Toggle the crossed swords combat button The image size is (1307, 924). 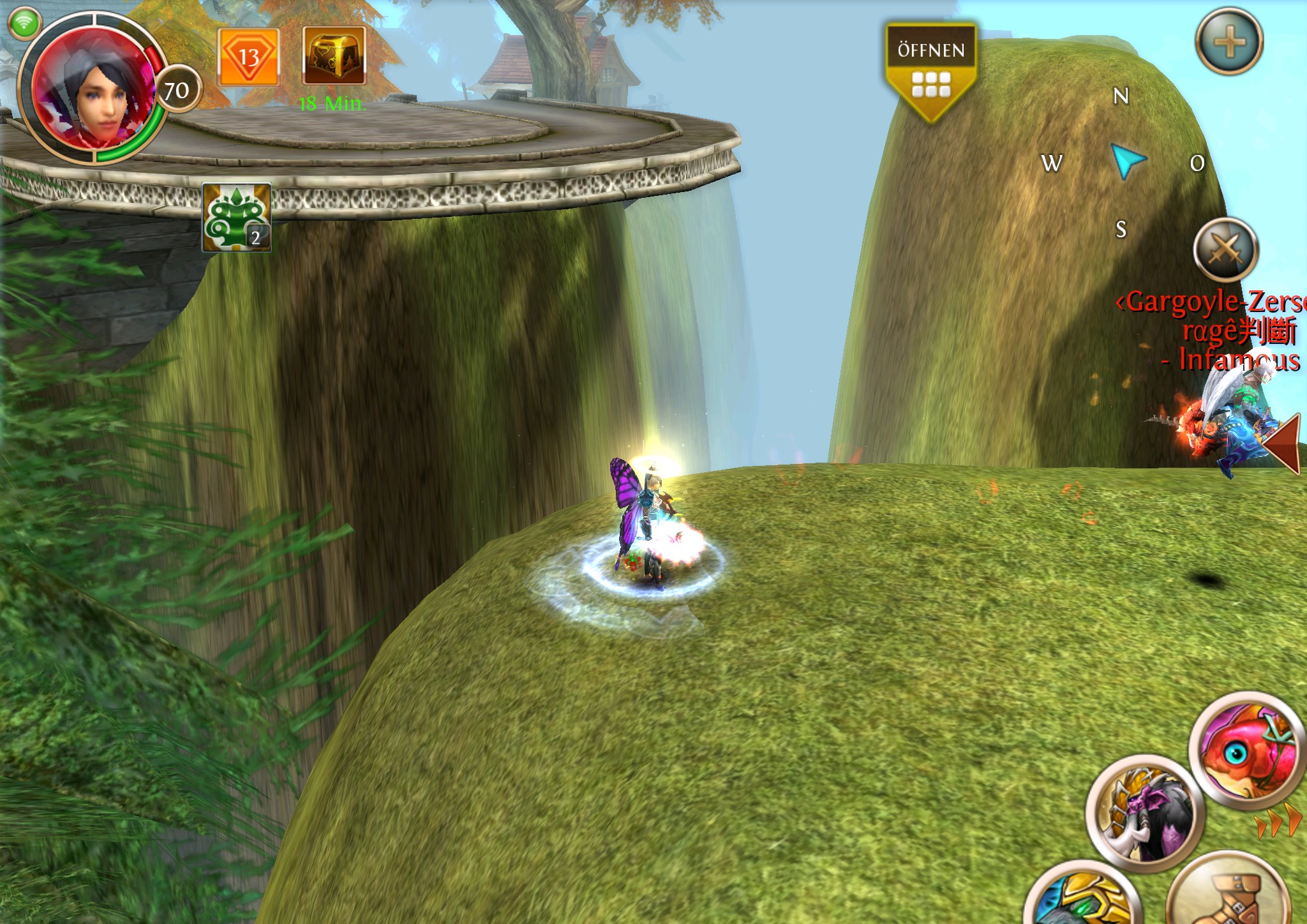point(1225,250)
